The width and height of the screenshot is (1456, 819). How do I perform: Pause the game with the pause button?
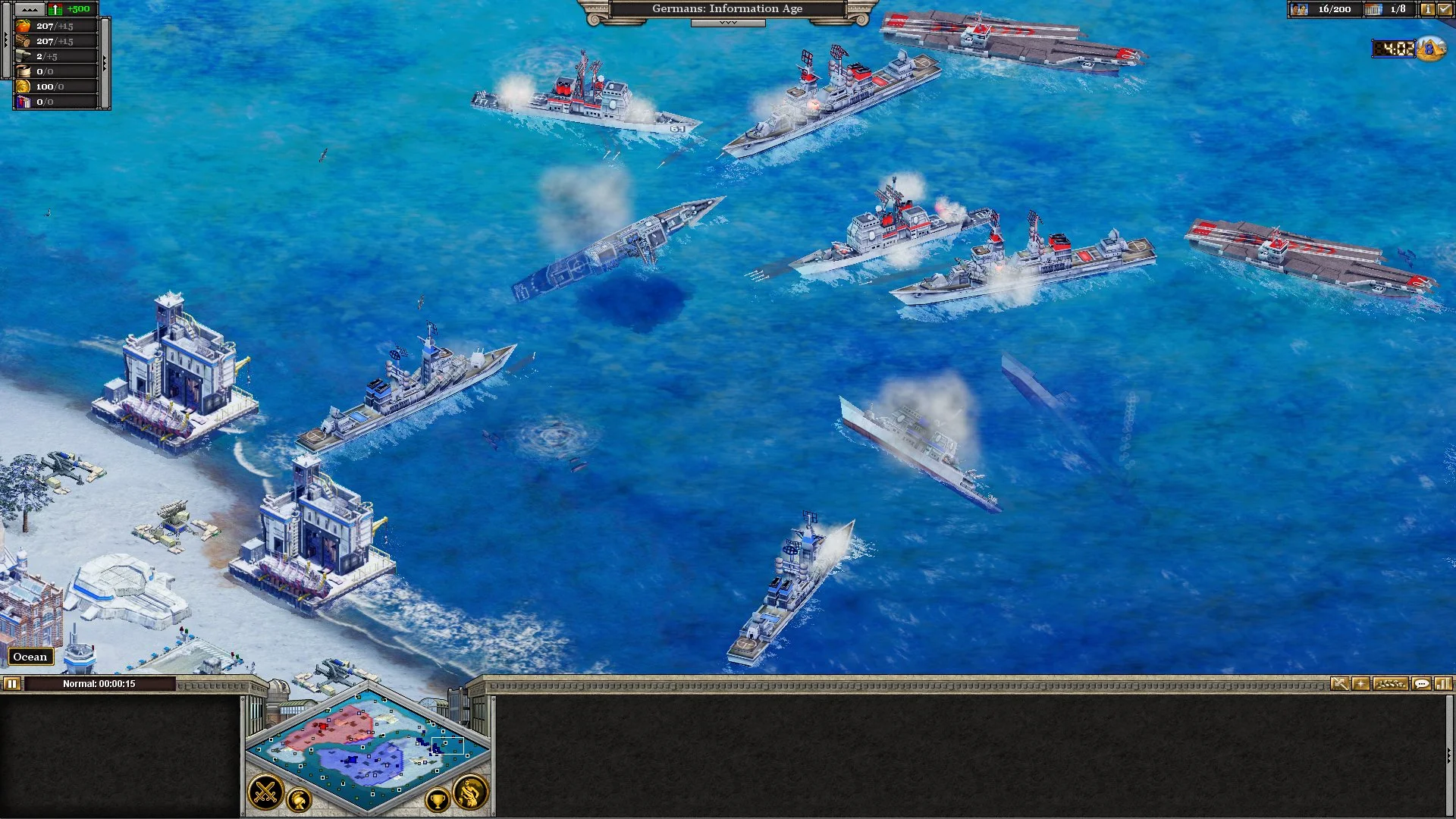[12, 683]
